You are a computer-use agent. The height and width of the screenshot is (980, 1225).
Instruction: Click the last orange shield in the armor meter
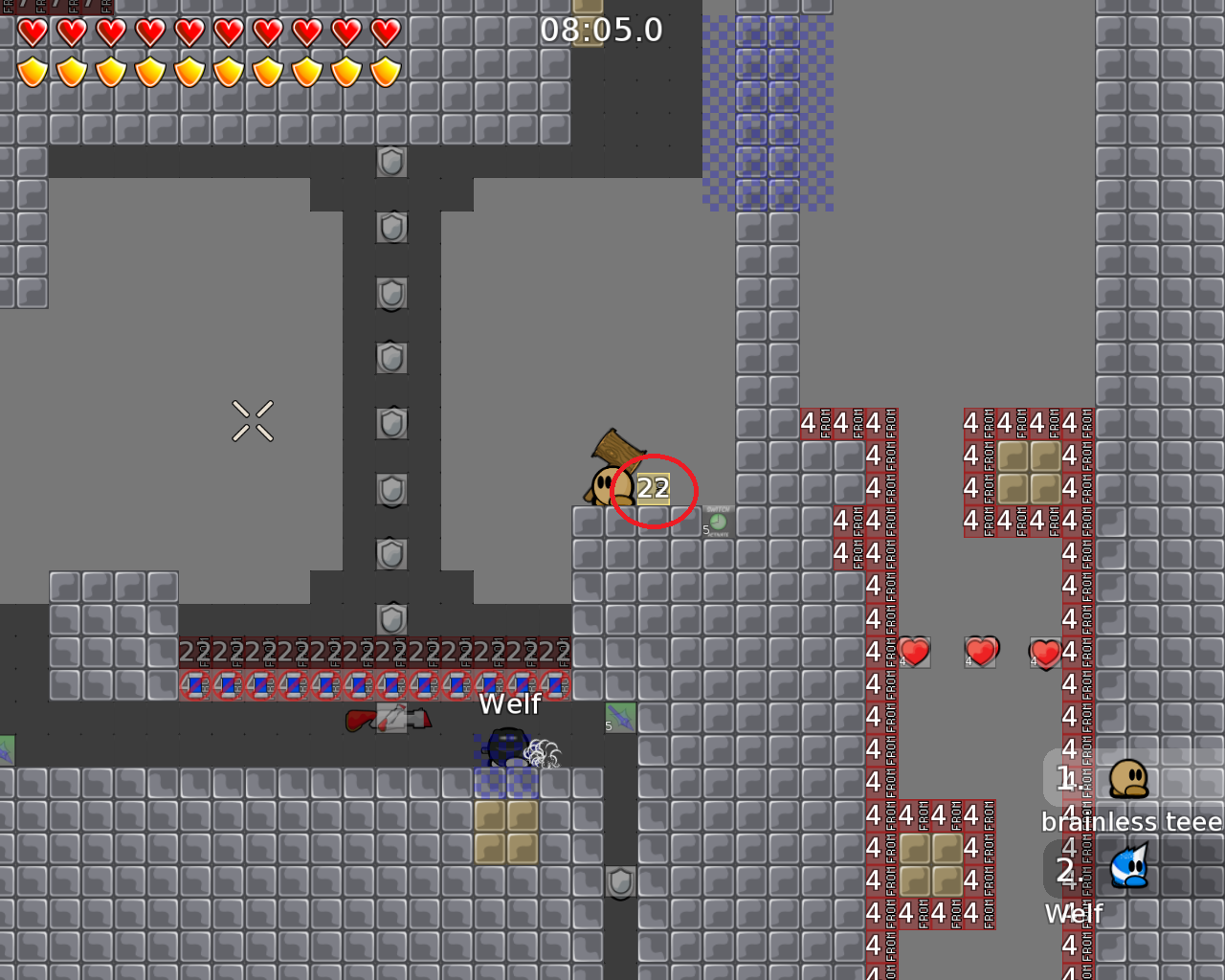(x=384, y=71)
